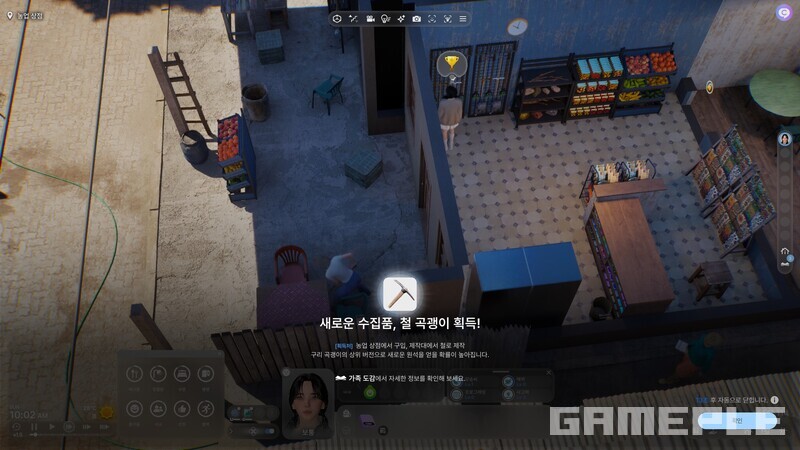Click the sparkle icon in the top toolbar
The height and width of the screenshot is (450, 800).
tap(400, 19)
